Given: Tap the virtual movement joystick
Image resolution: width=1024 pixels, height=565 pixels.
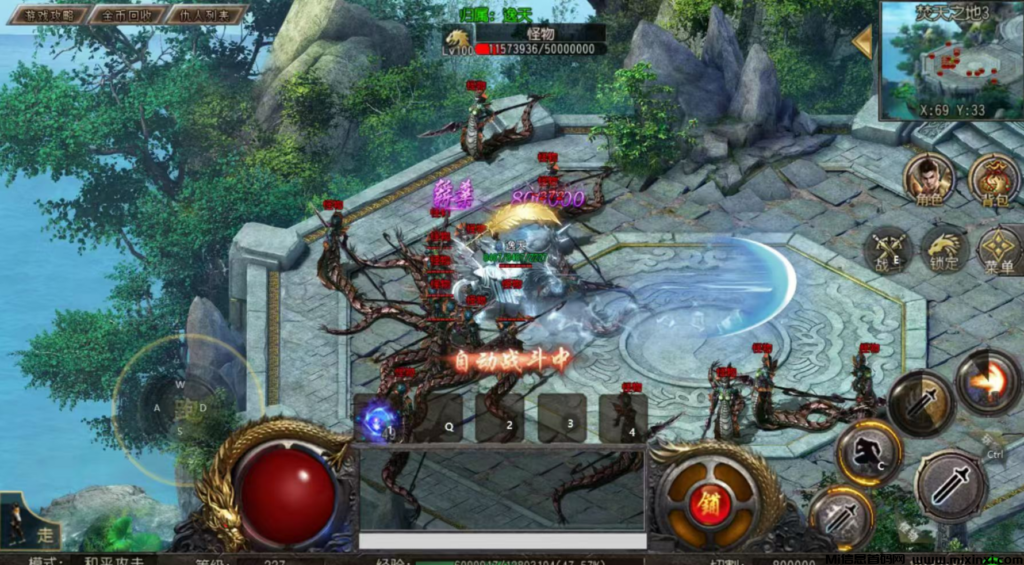Looking at the screenshot, I should point(182,408).
